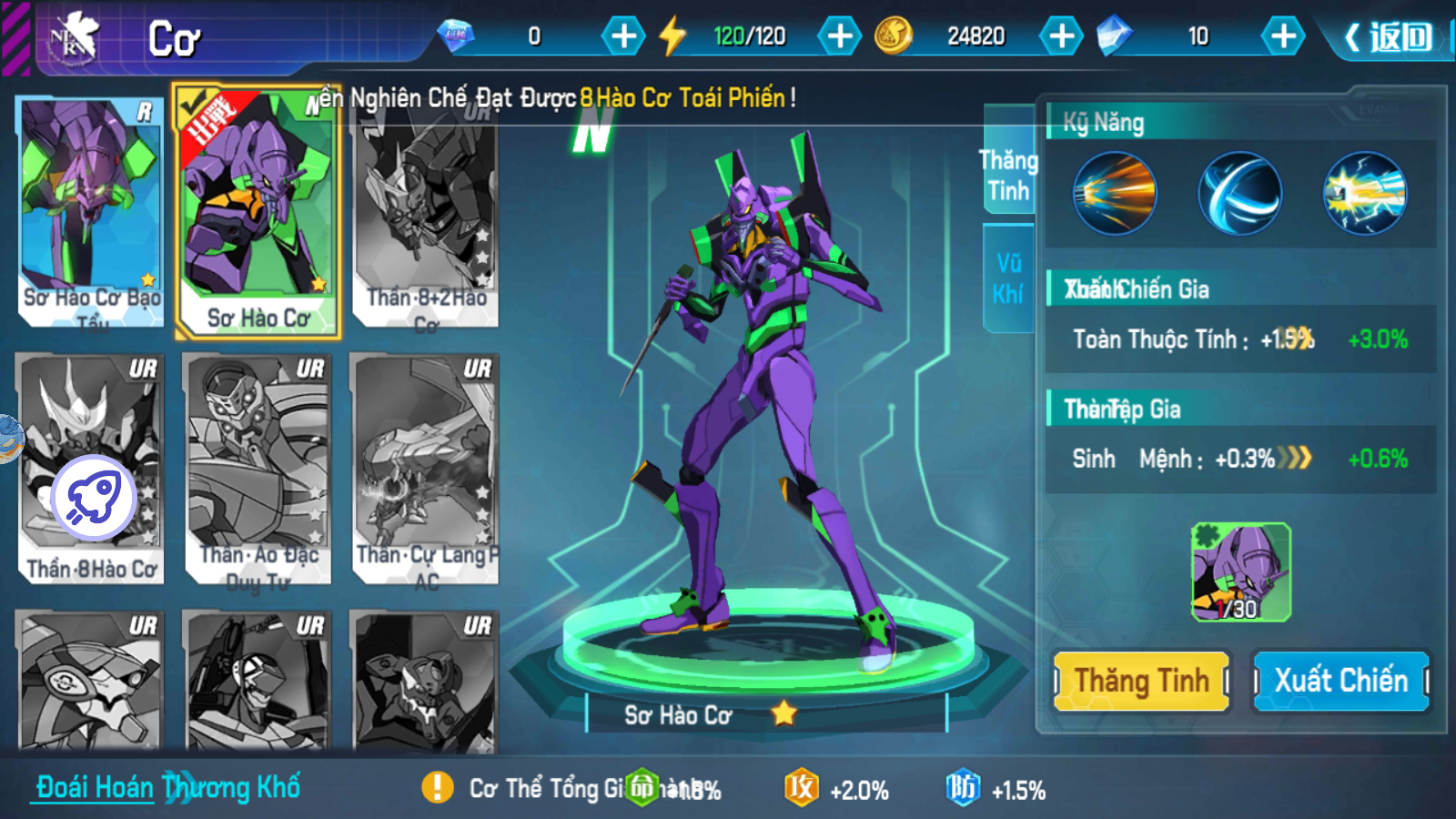Viewport: 1456px width, 819px height.
Task: Click the yellow exclamation info icon
Action: pyautogui.click(x=438, y=787)
